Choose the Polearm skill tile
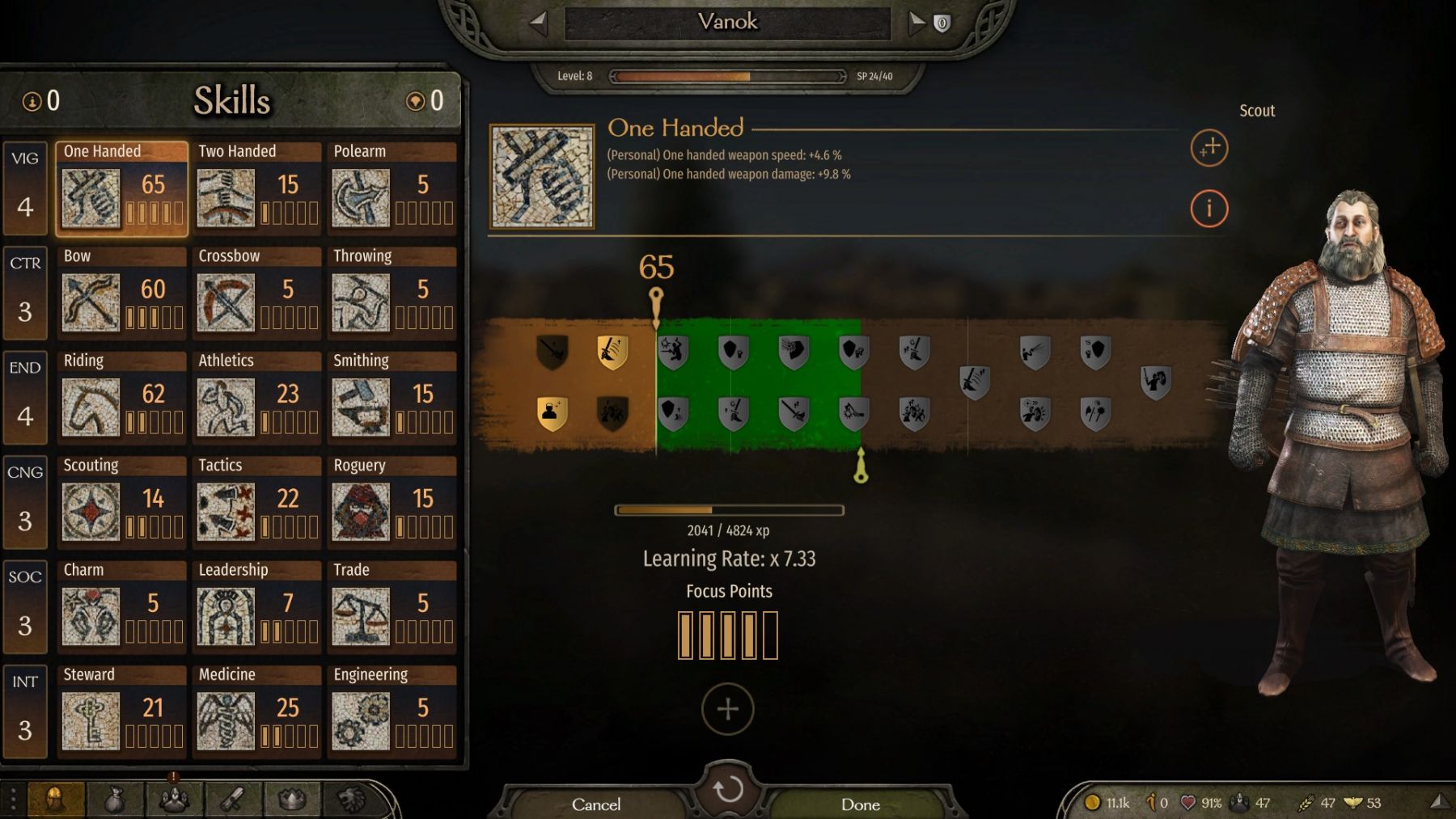Screen dimensions: 1456x819 click(x=392, y=189)
